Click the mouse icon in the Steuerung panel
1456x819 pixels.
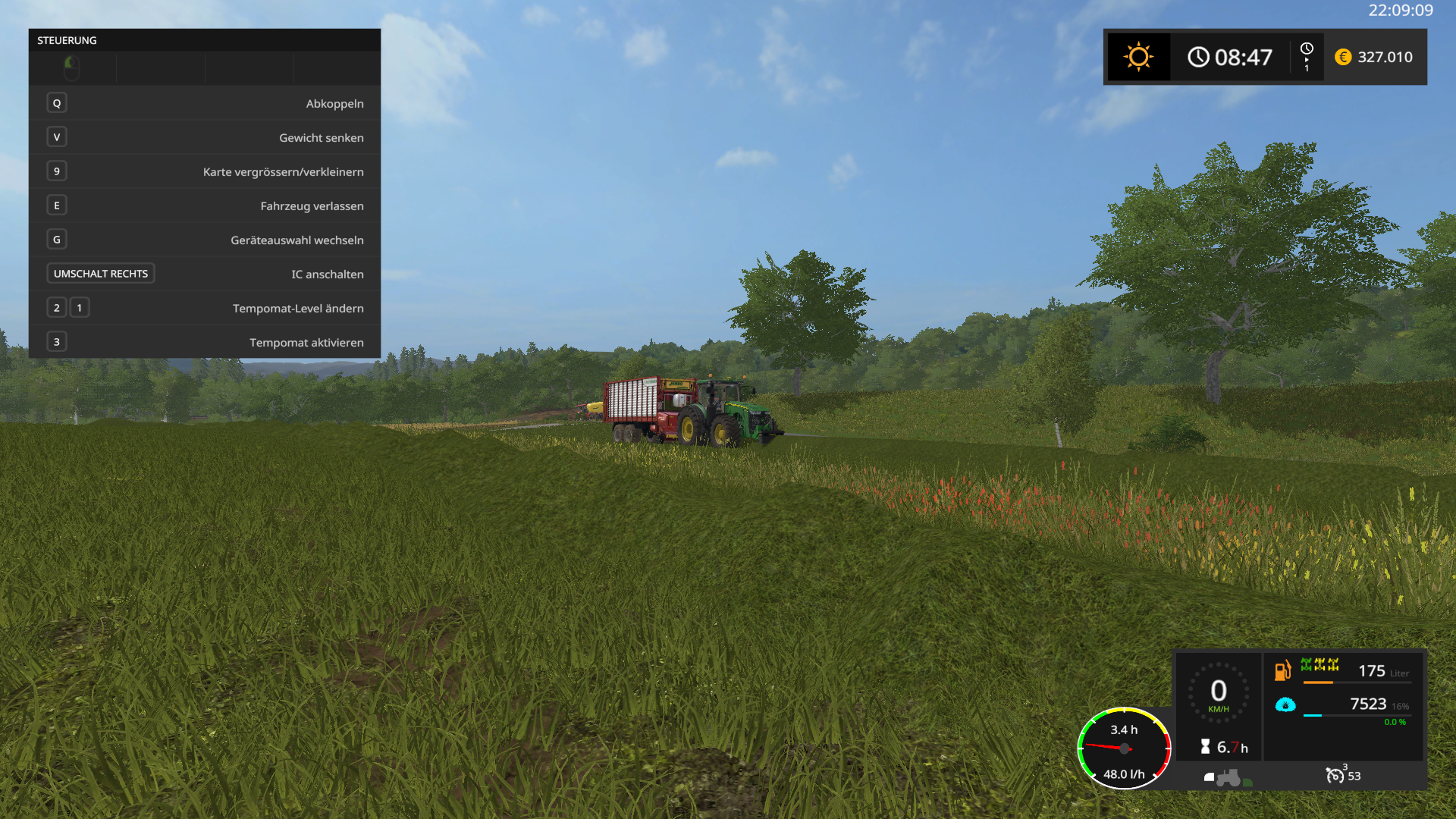click(x=72, y=68)
